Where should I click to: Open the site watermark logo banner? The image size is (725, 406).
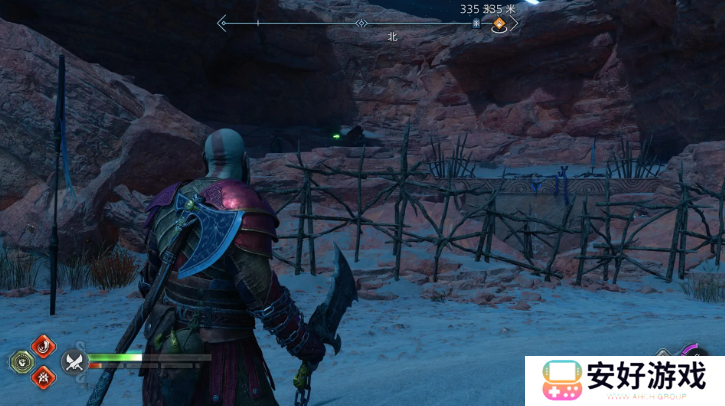pos(625,380)
